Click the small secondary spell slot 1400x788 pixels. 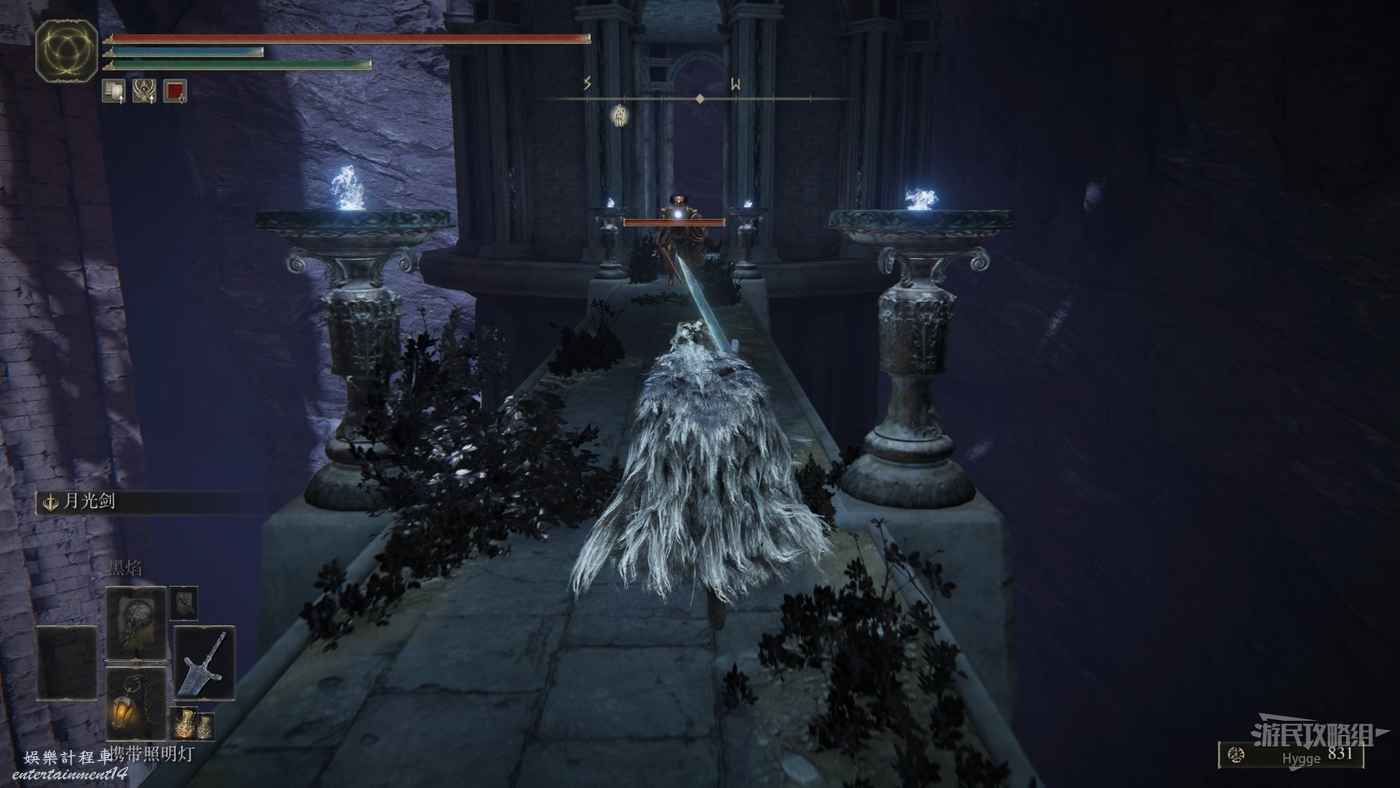(183, 602)
